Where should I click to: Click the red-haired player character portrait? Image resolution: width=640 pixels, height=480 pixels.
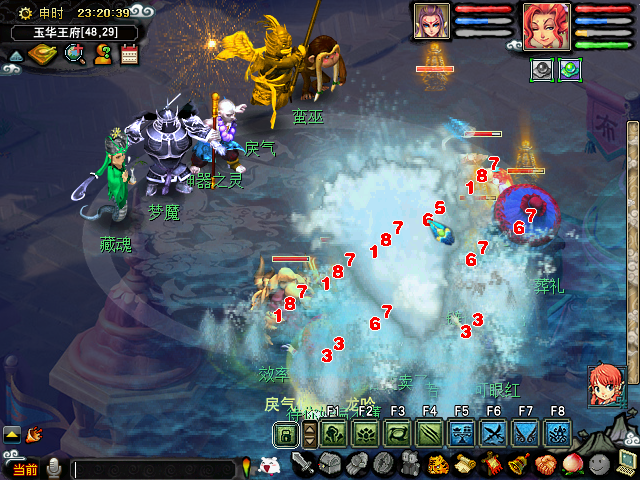tap(546, 26)
